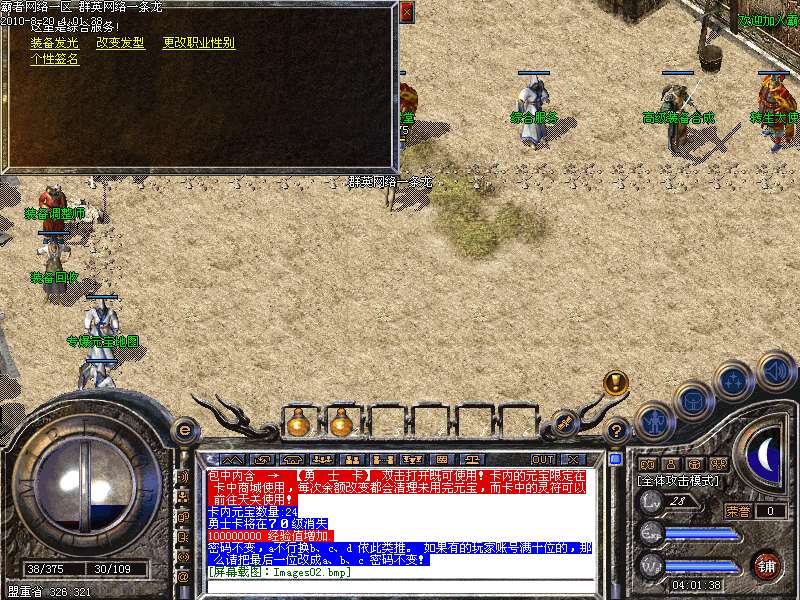Click the round 'e' button
The width and height of the screenshot is (800, 600).
(183, 430)
